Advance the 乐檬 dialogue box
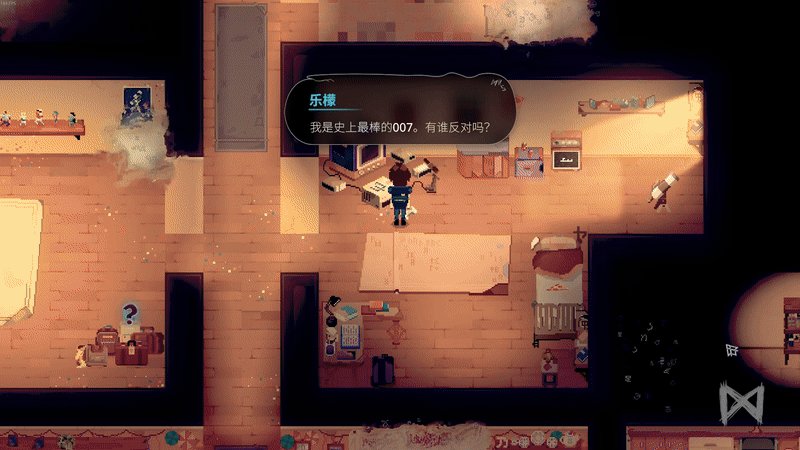800x450 pixels. click(x=401, y=113)
